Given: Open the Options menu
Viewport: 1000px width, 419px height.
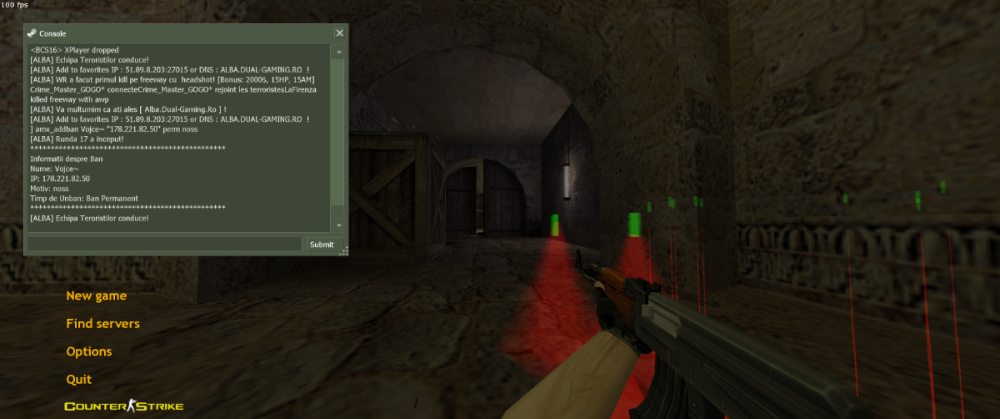Looking at the screenshot, I should (89, 352).
